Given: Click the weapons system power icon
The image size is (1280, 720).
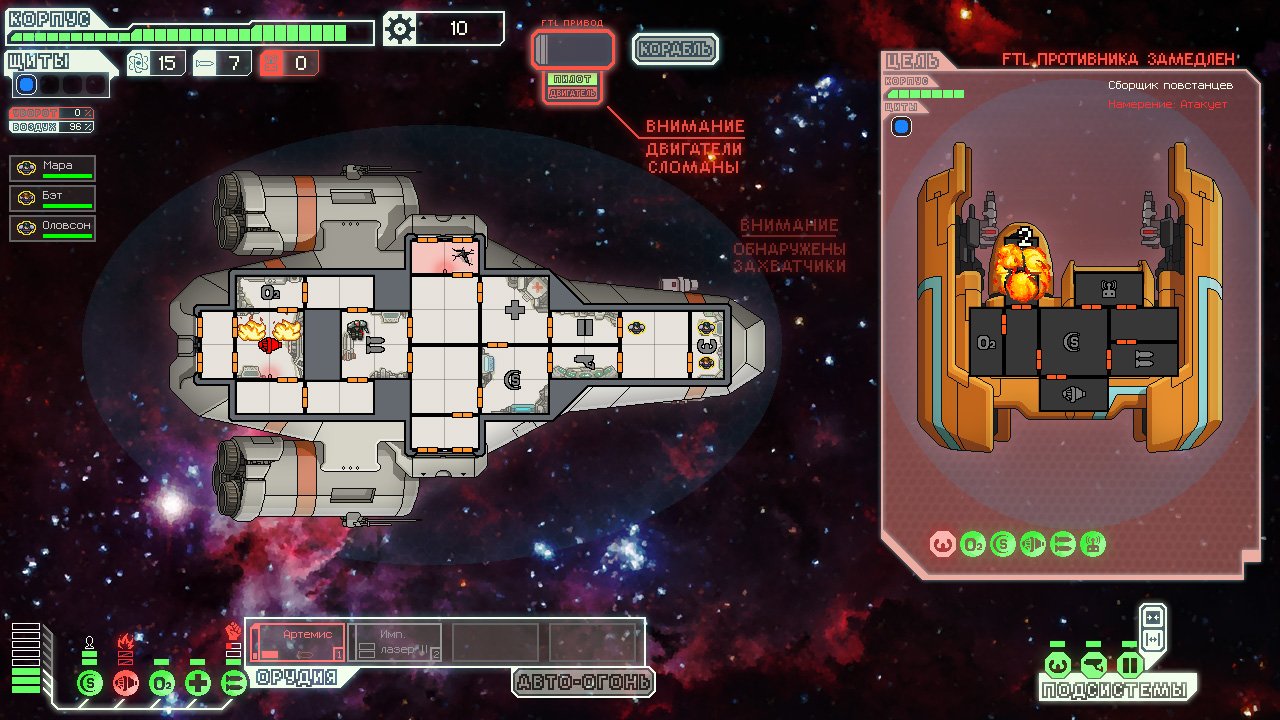Looking at the screenshot, I should coord(233,681).
